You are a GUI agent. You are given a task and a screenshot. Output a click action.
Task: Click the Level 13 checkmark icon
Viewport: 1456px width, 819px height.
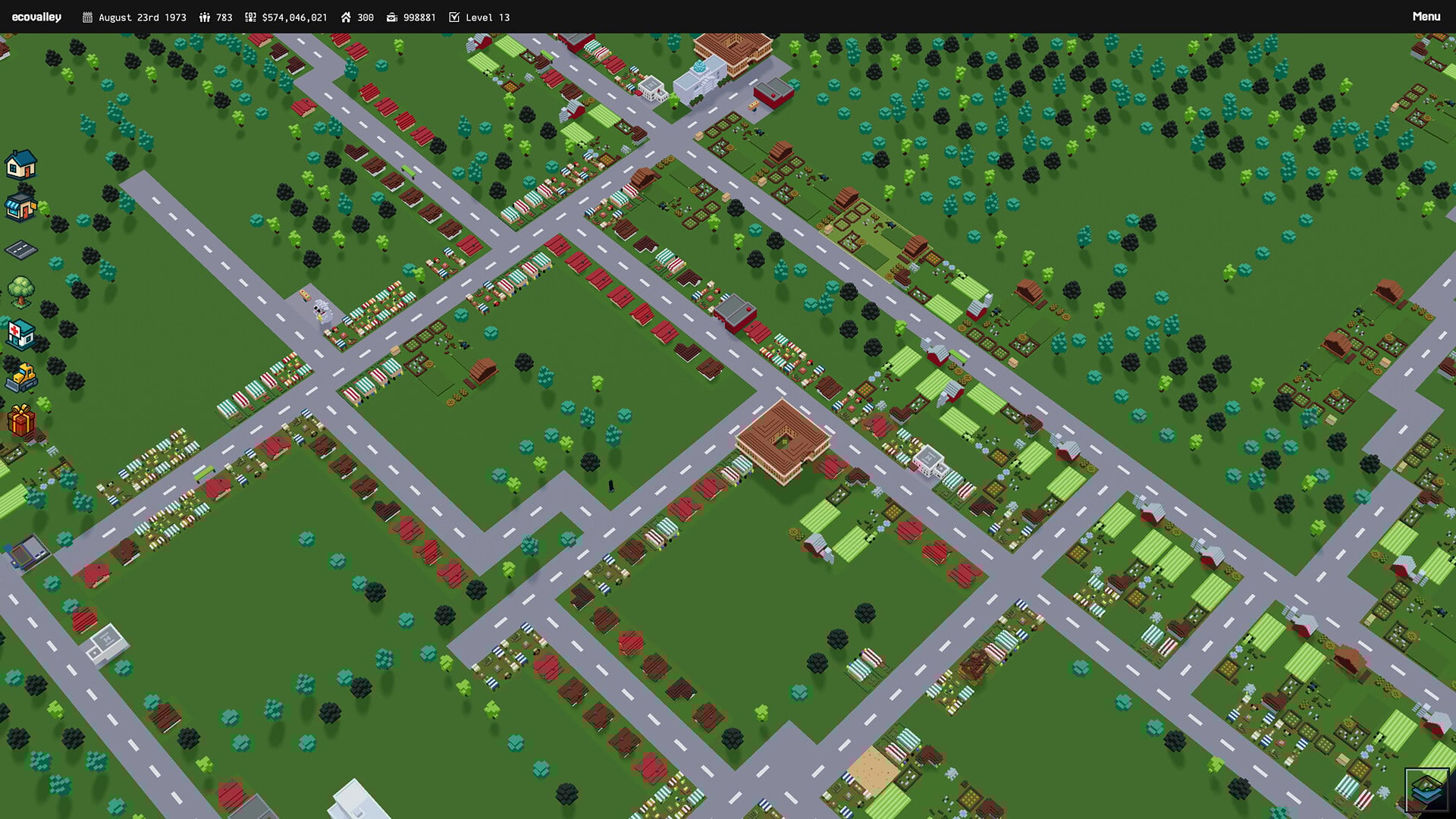pos(455,17)
